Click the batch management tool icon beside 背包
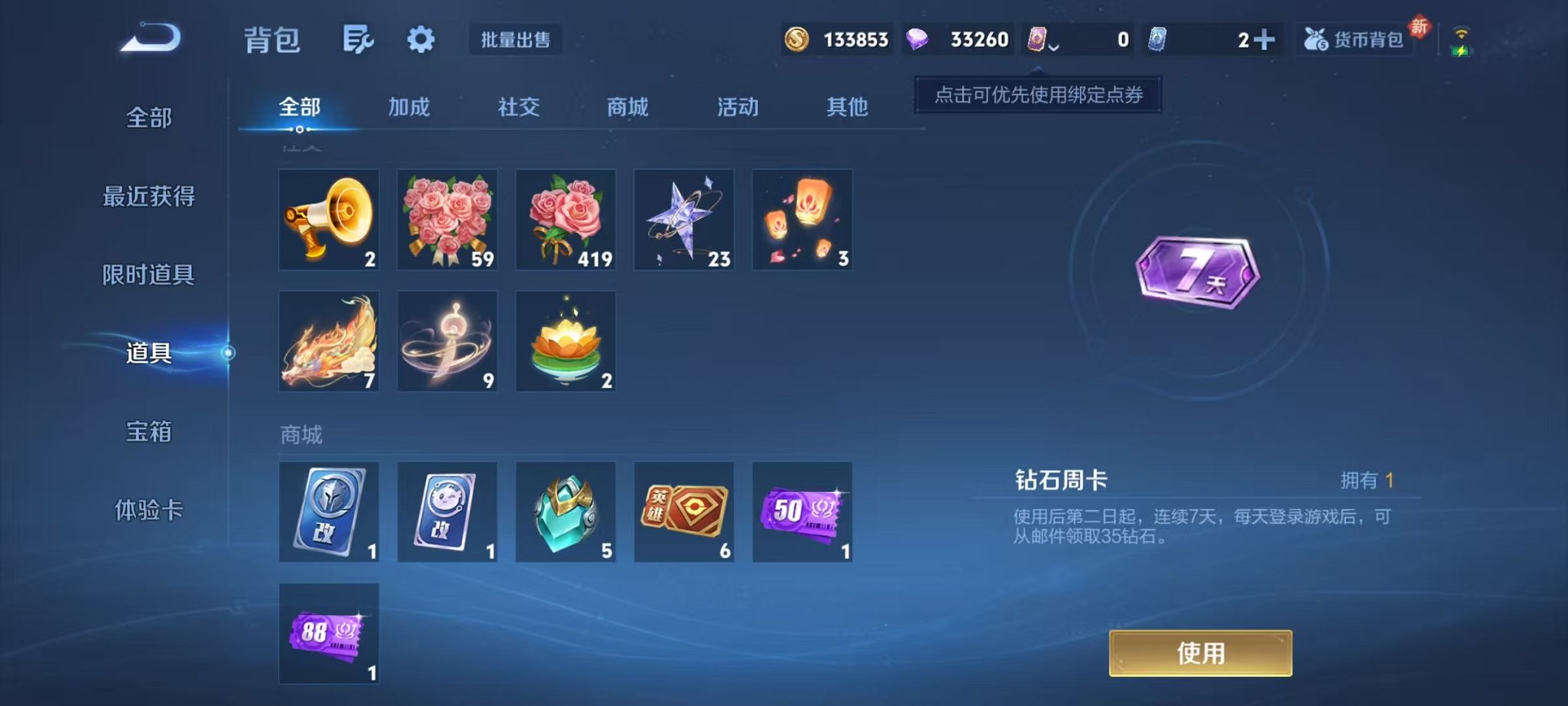Image resolution: width=1568 pixels, height=706 pixels. 358,38
